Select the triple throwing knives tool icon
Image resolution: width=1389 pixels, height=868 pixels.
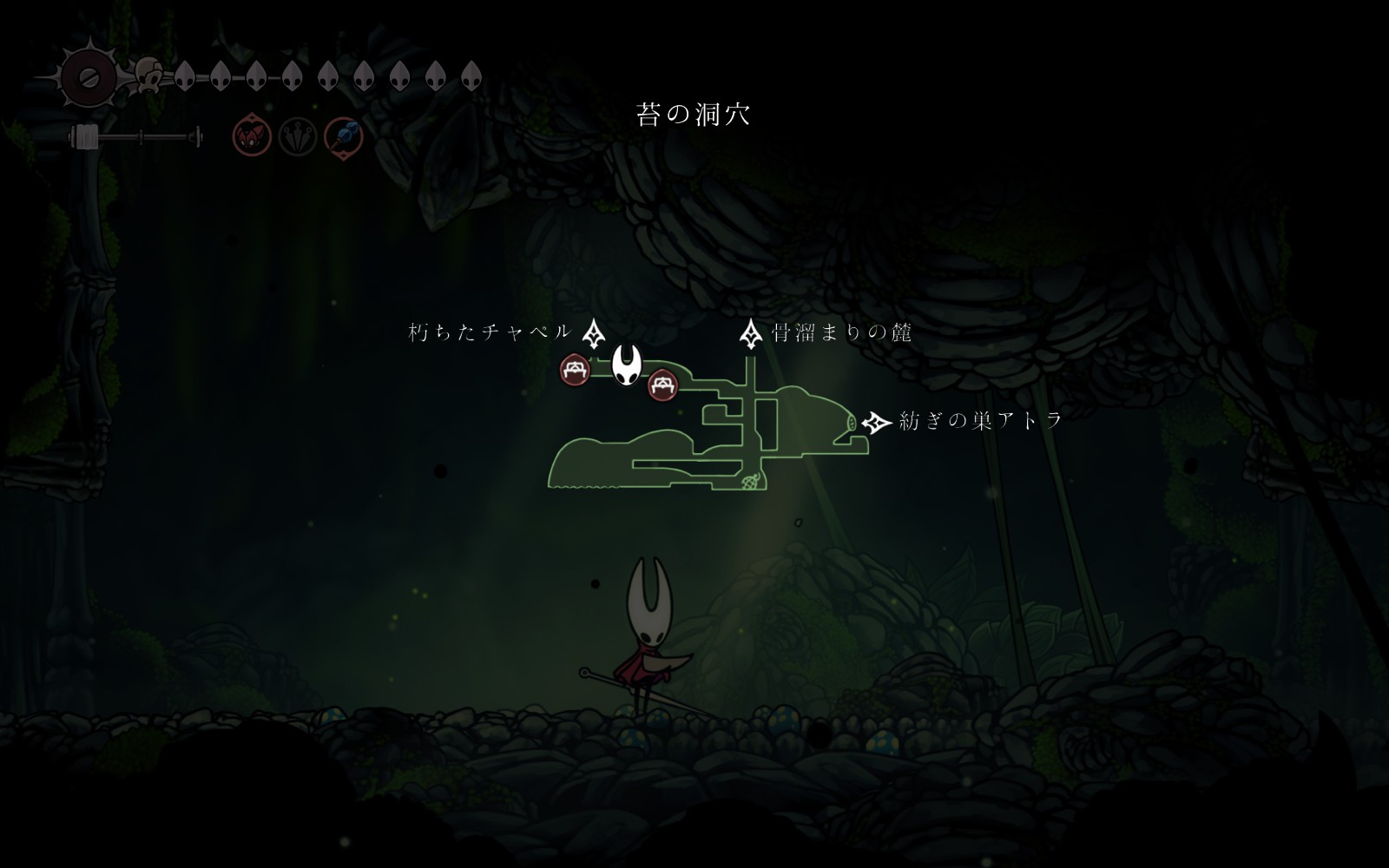pos(297,137)
